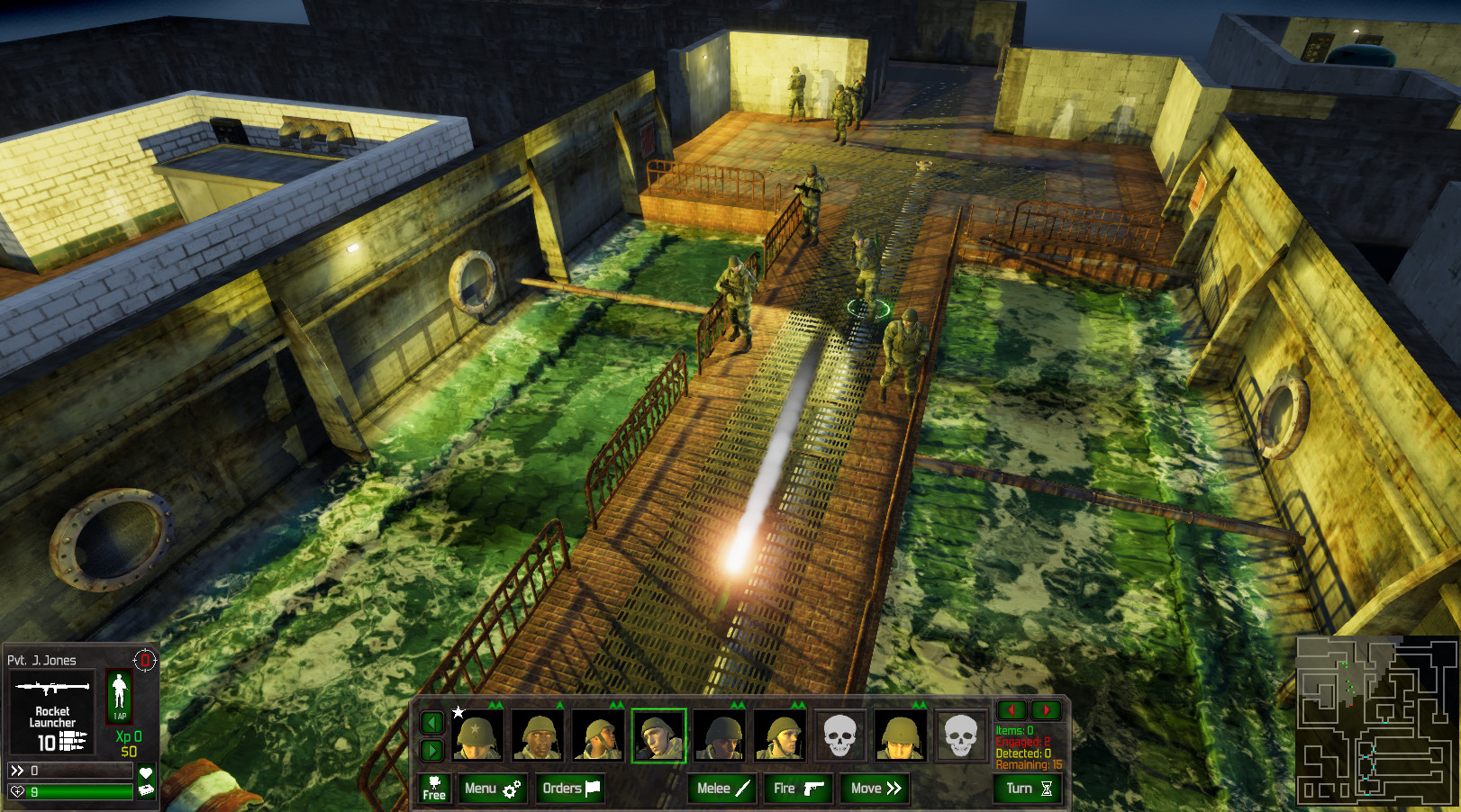The image size is (1461, 812).
Task: Choose the Melee action
Action: 722,789
